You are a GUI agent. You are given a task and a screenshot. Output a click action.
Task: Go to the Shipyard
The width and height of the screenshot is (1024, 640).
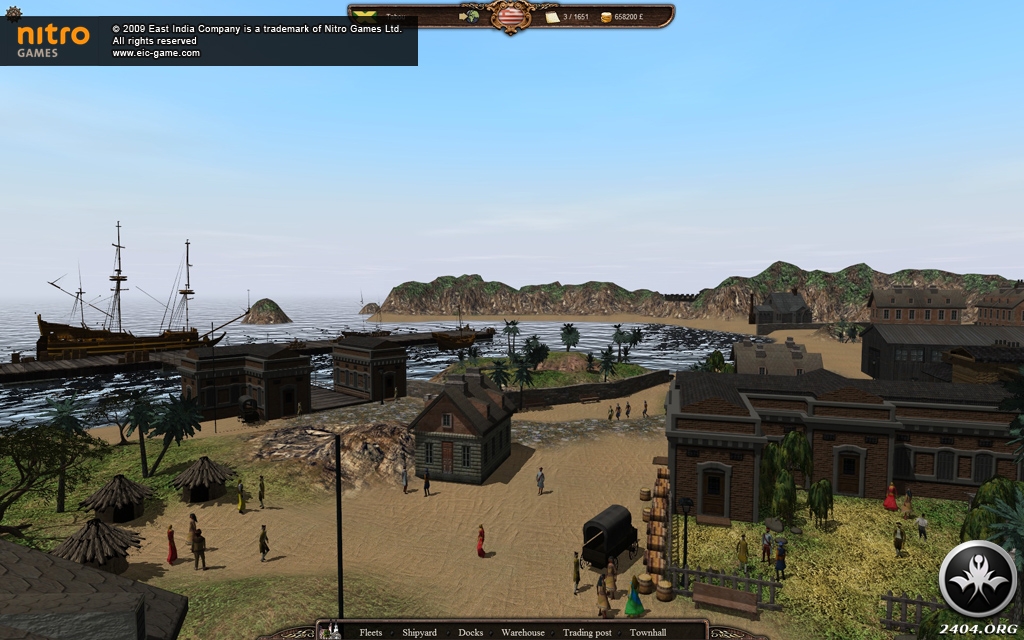pos(419,632)
